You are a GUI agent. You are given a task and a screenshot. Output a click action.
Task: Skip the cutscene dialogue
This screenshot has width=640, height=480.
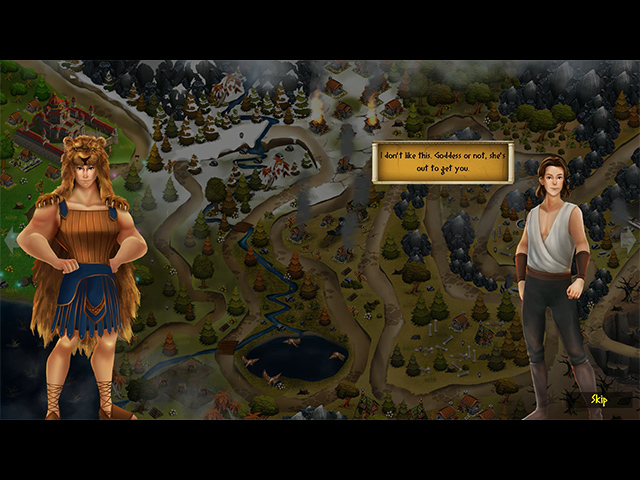point(598,400)
